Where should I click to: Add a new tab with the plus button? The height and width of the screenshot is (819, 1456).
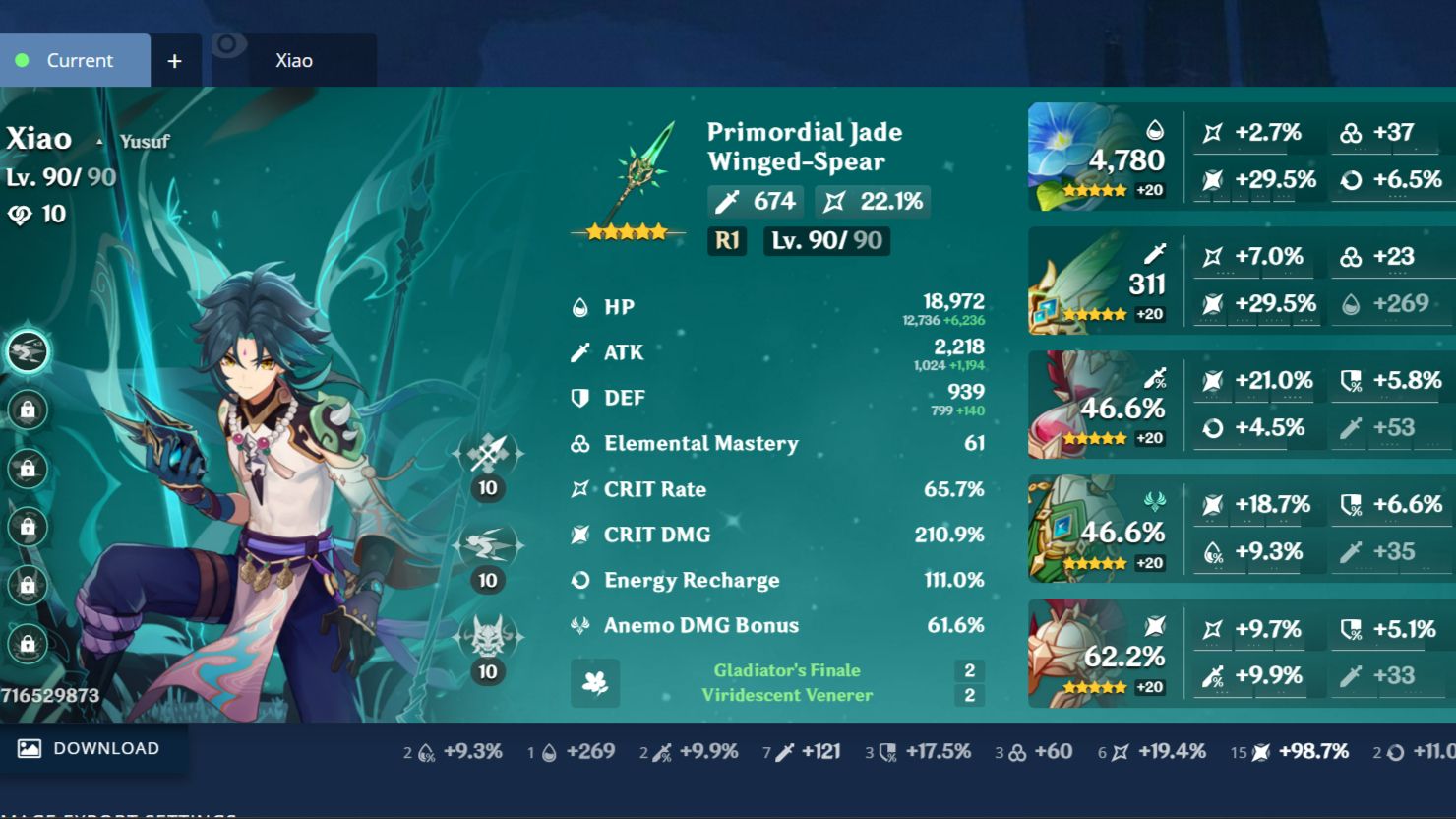[174, 60]
